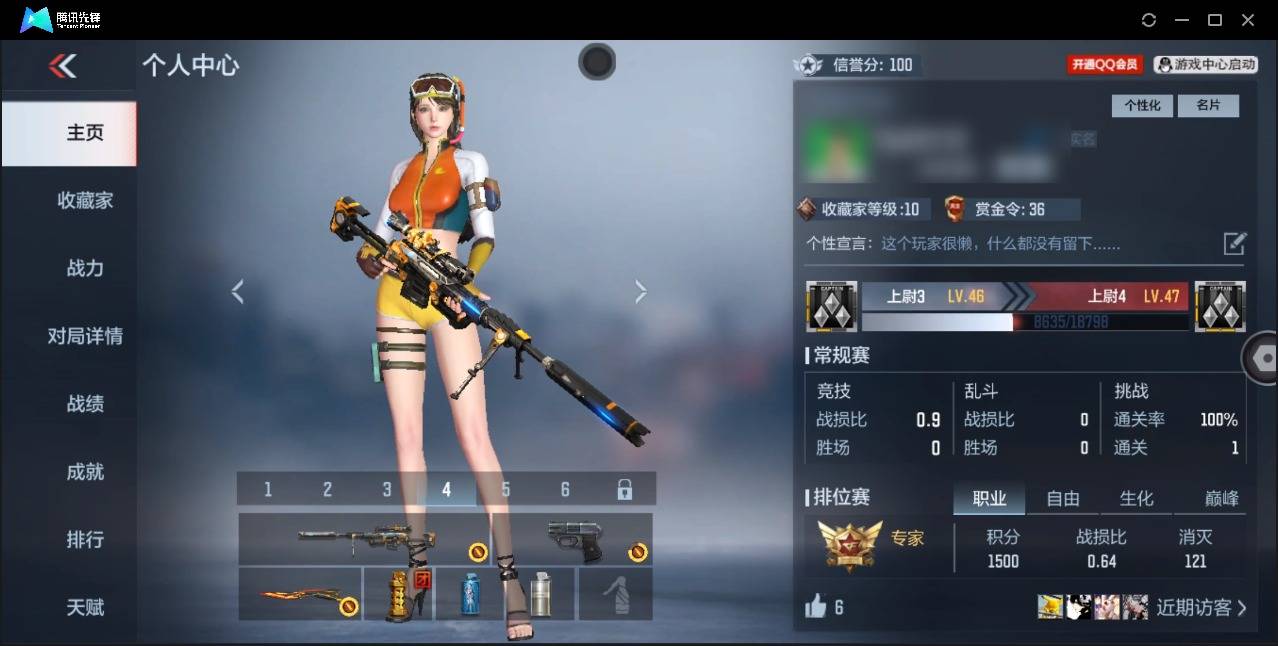Maximize the emulator window
The height and width of the screenshot is (646, 1278).
pos(1215,20)
